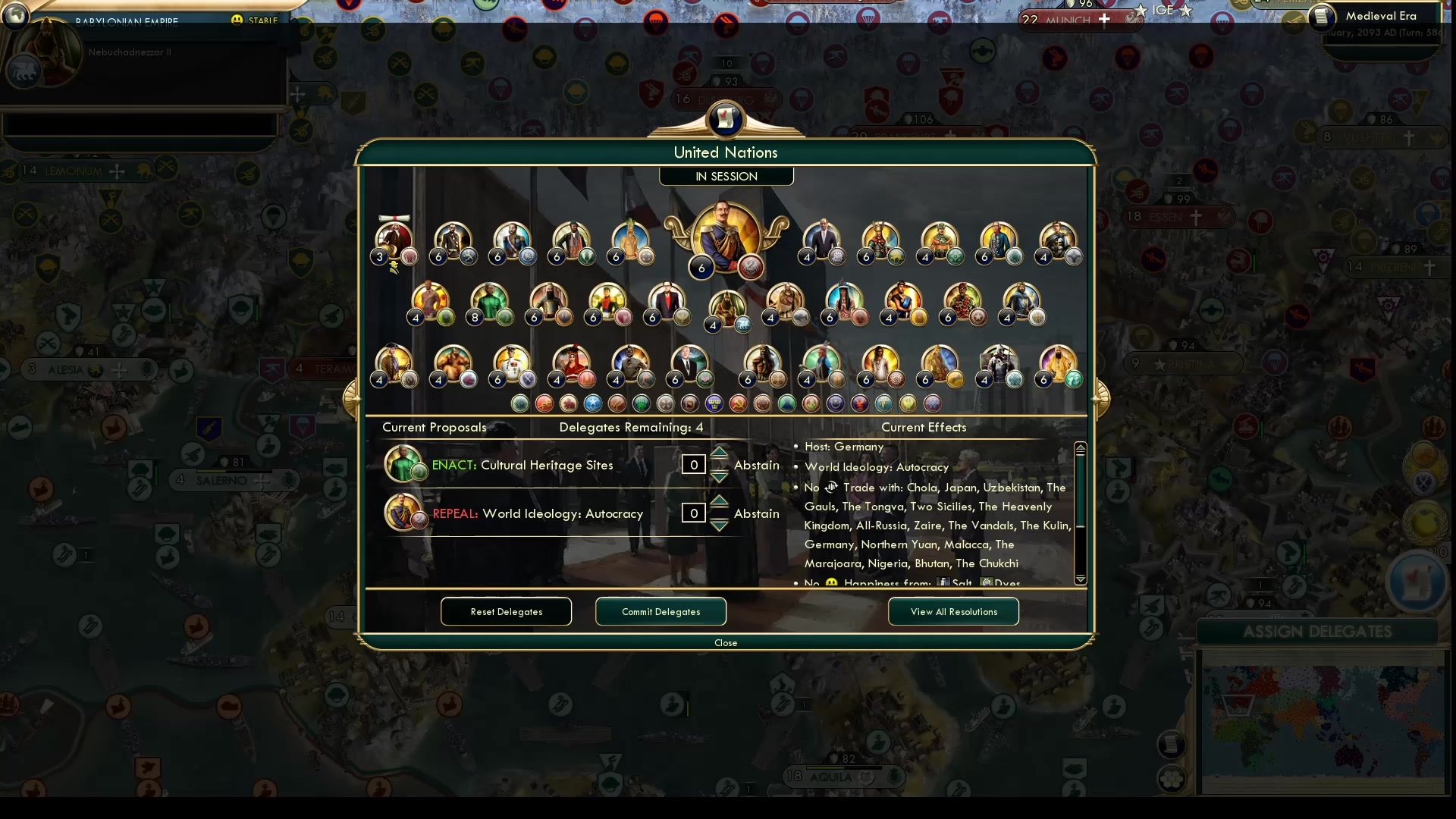Image resolution: width=1456 pixels, height=819 pixels.
Task: Increase votes for Cultural Heritage Sites enactment
Action: pyautogui.click(x=718, y=454)
